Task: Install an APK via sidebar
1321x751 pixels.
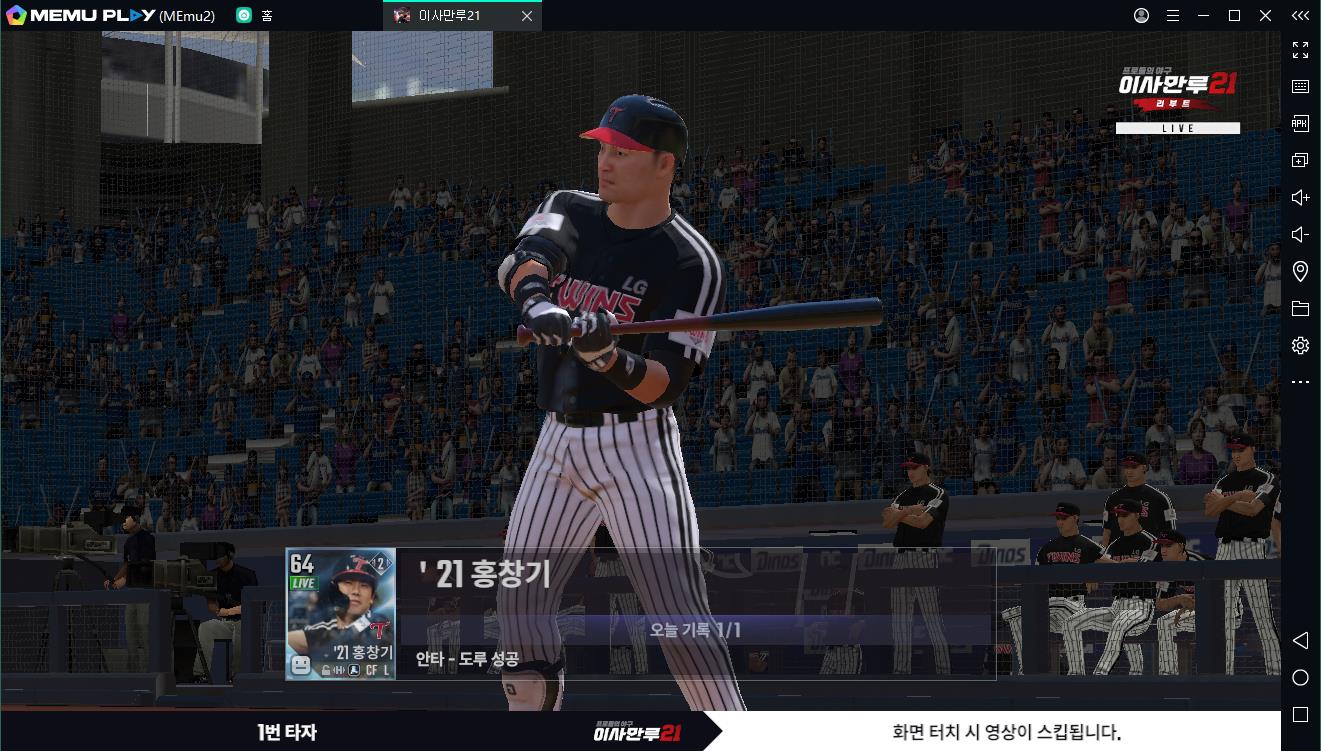Action: [1300, 124]
